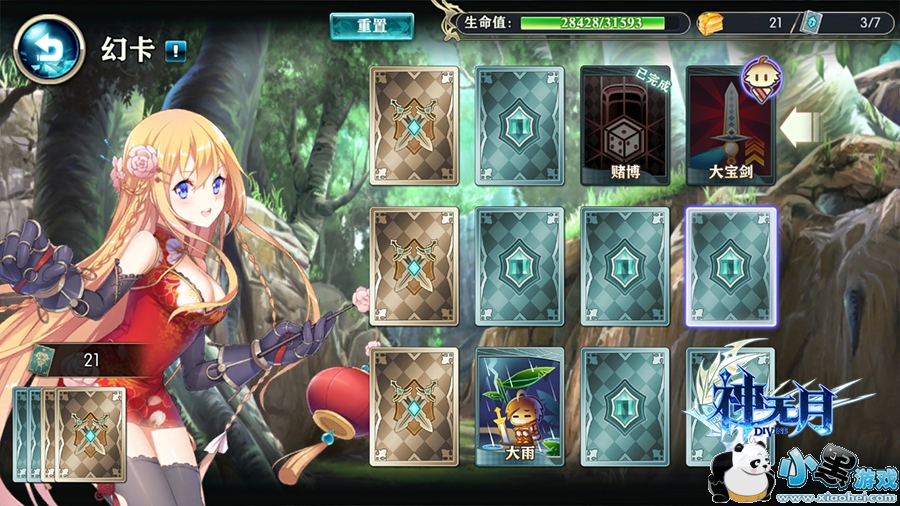Choose the 大宝剑 sword card
Screen dimensions: 900x506
pyautogui.click(x=730, y=126)
